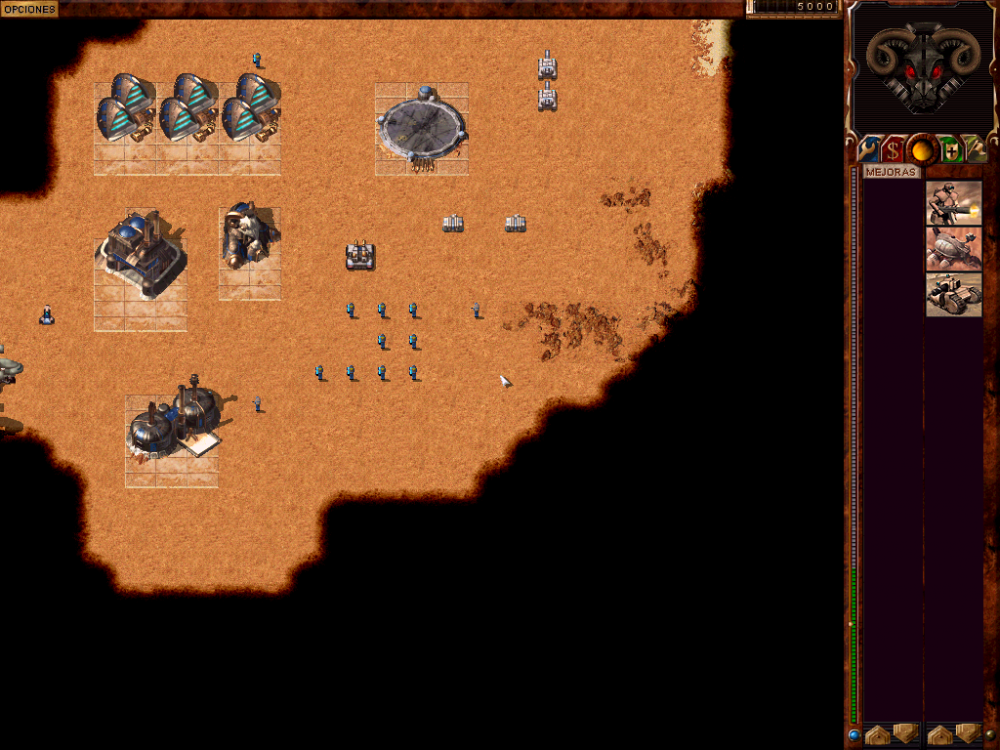Build the spice harvester from the sidebar

[x=953, y=248]
